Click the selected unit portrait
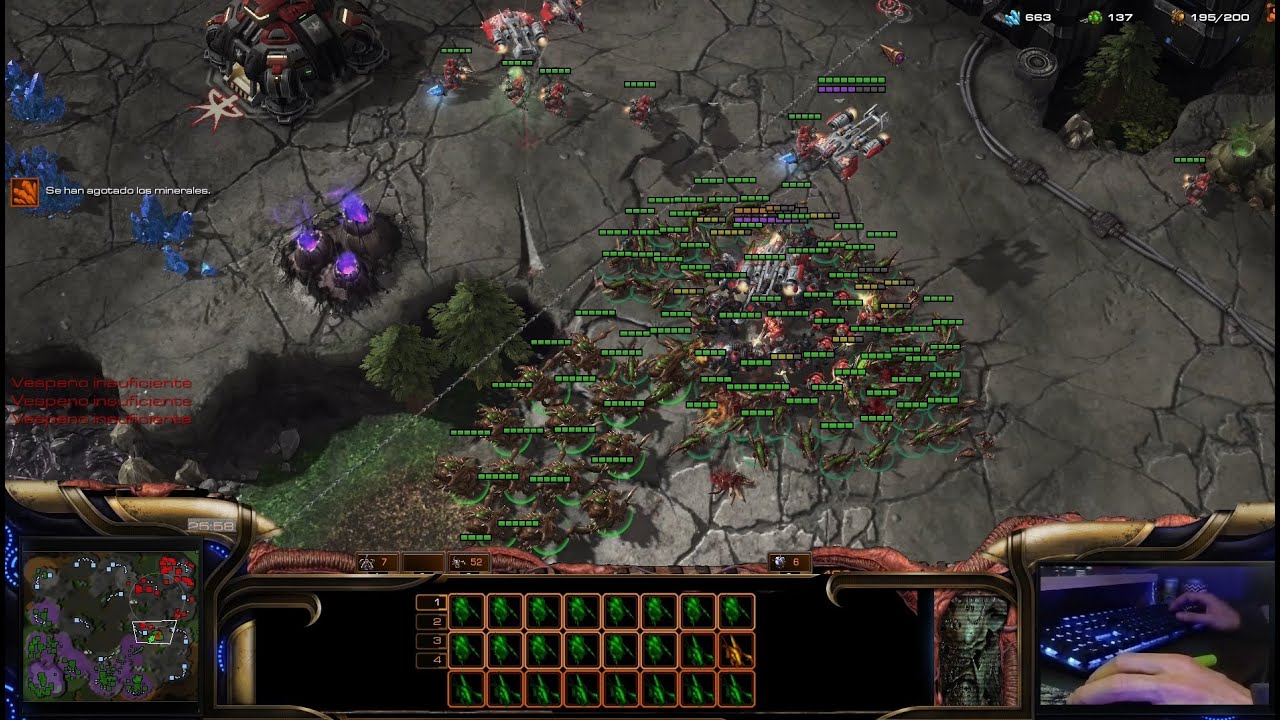 click(x=975, y=647)
